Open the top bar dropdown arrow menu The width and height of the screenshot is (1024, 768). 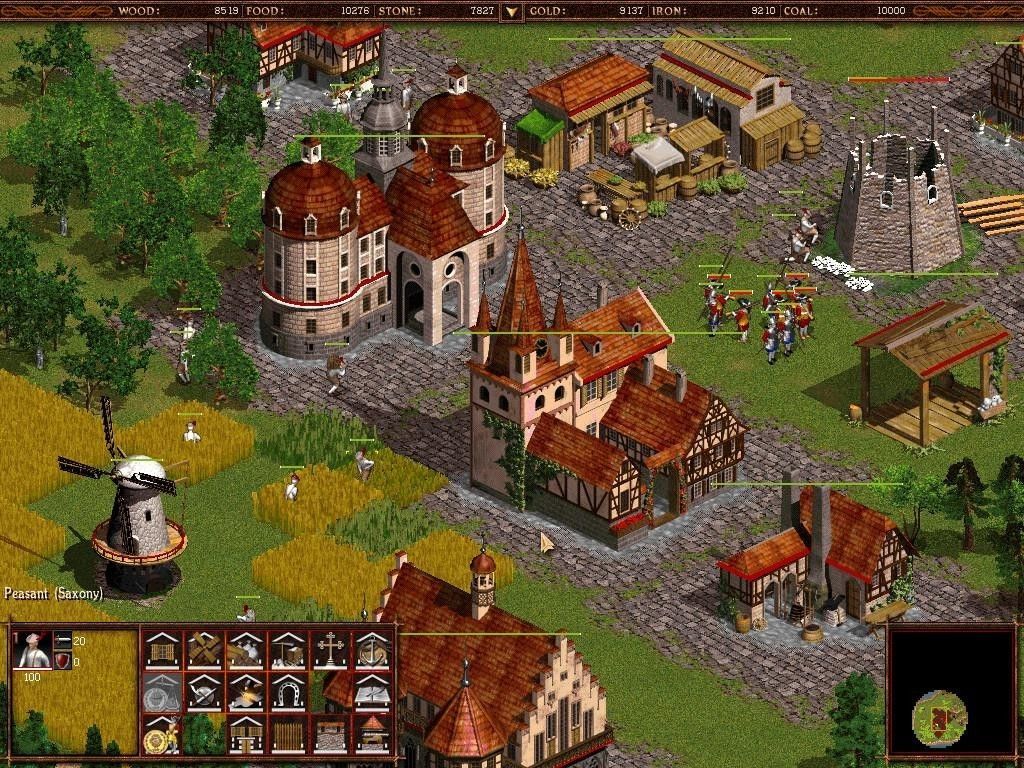[511, 11]
